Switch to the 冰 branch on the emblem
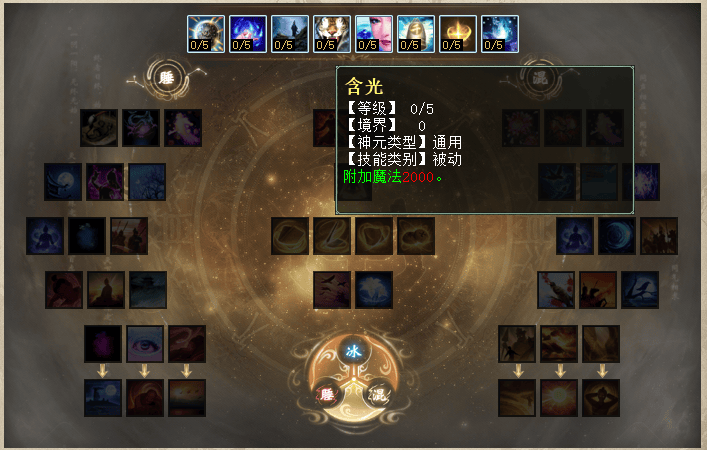707x450 pixels. click(352, 351)
